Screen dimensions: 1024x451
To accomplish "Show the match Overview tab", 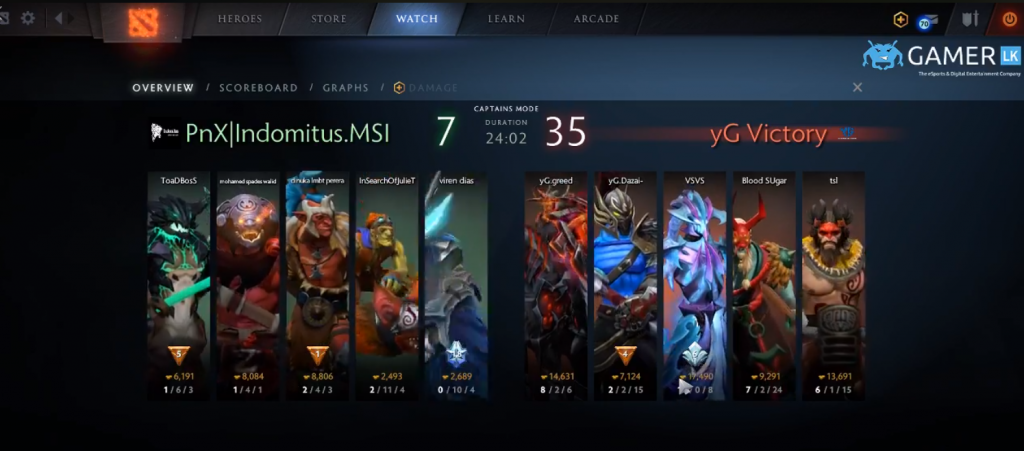I will (x=163, y=88).
